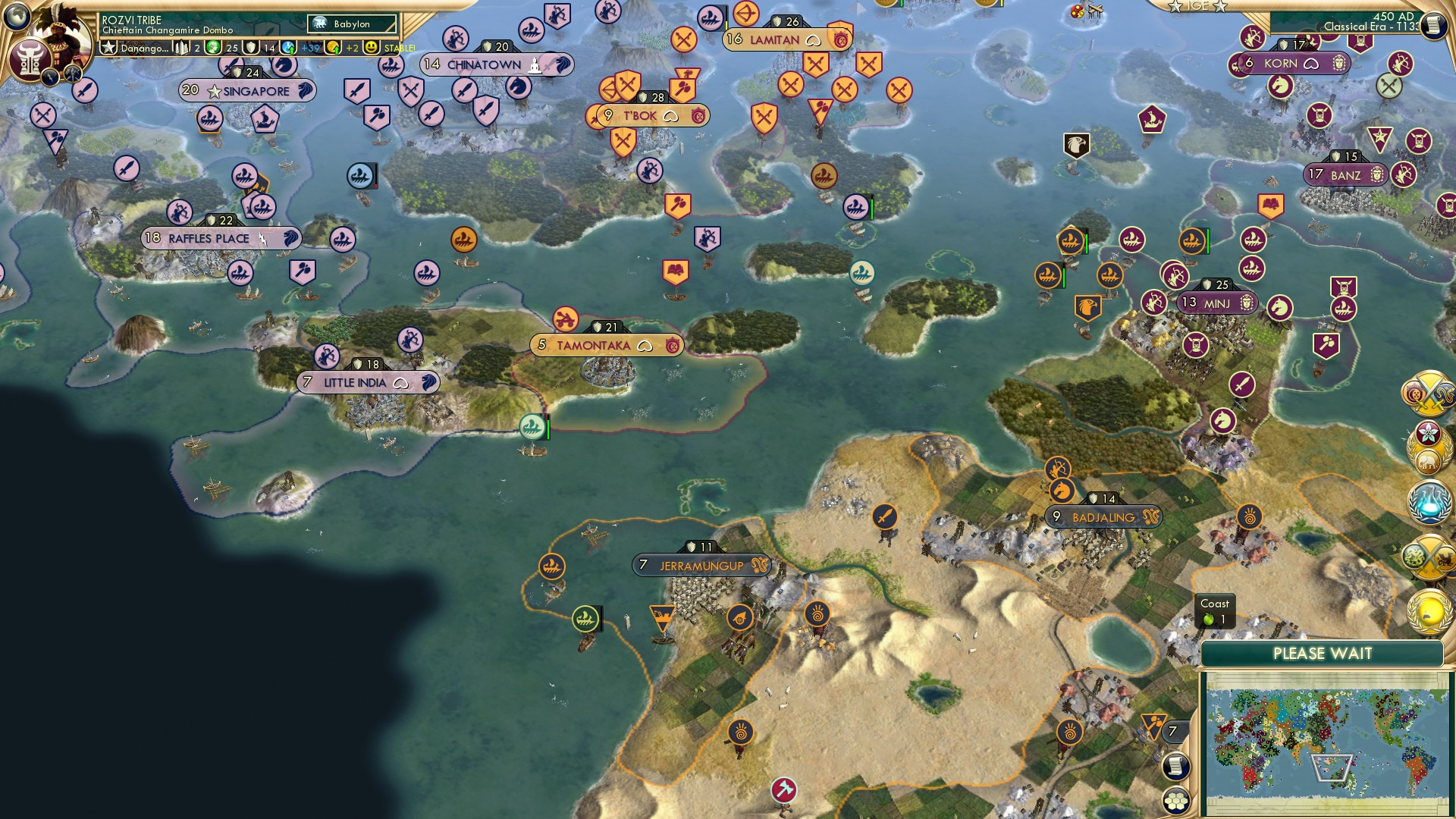Click the happiness smiley face icon
This screenshot has width=1456, height=819.
(x=369, y=48)
